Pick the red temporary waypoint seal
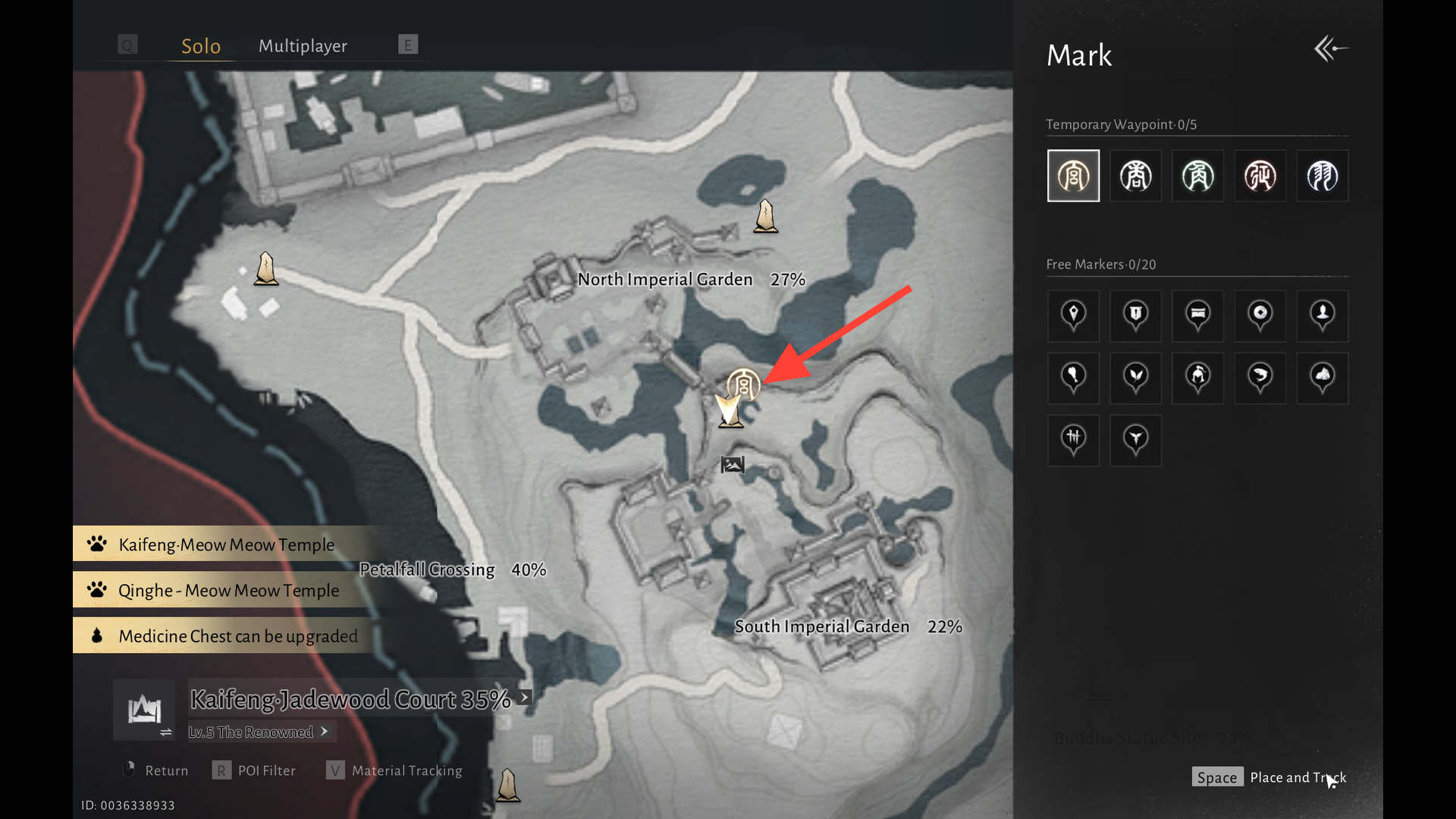1456x819 pixels. point(1260,176)
